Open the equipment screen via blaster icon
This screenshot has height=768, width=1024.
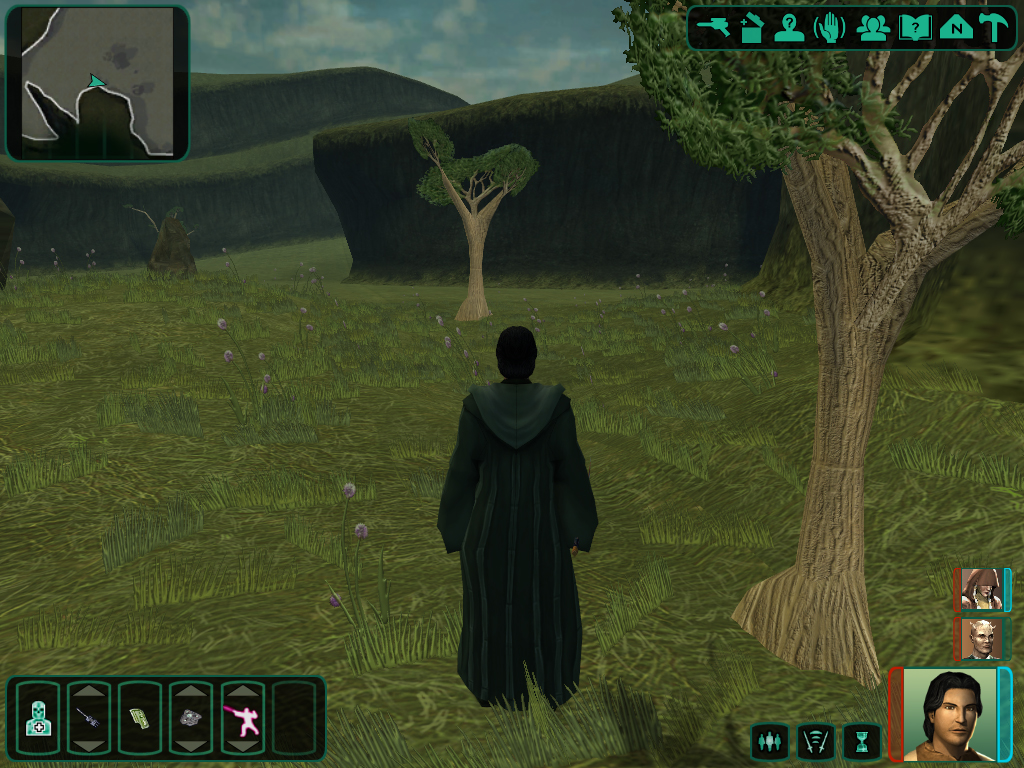714,27
